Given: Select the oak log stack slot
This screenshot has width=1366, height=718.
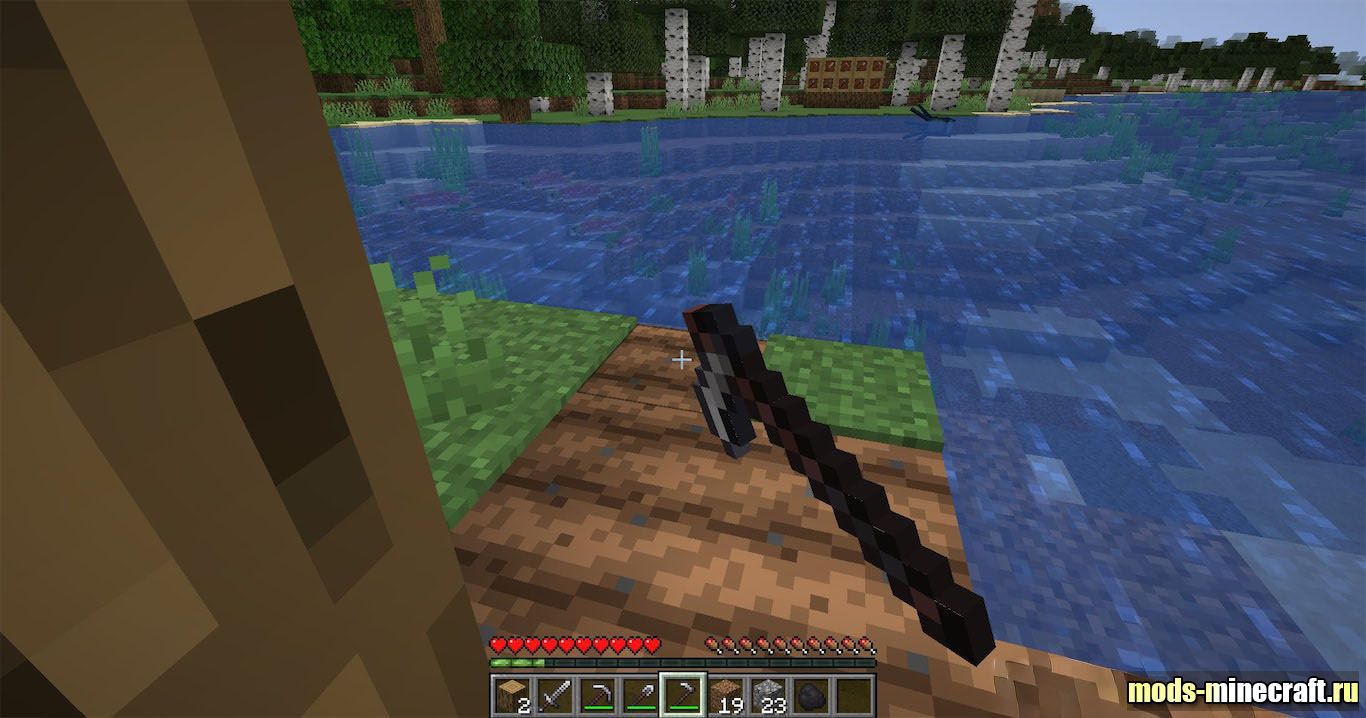Looking at the screenshot, I should (511, 694).
